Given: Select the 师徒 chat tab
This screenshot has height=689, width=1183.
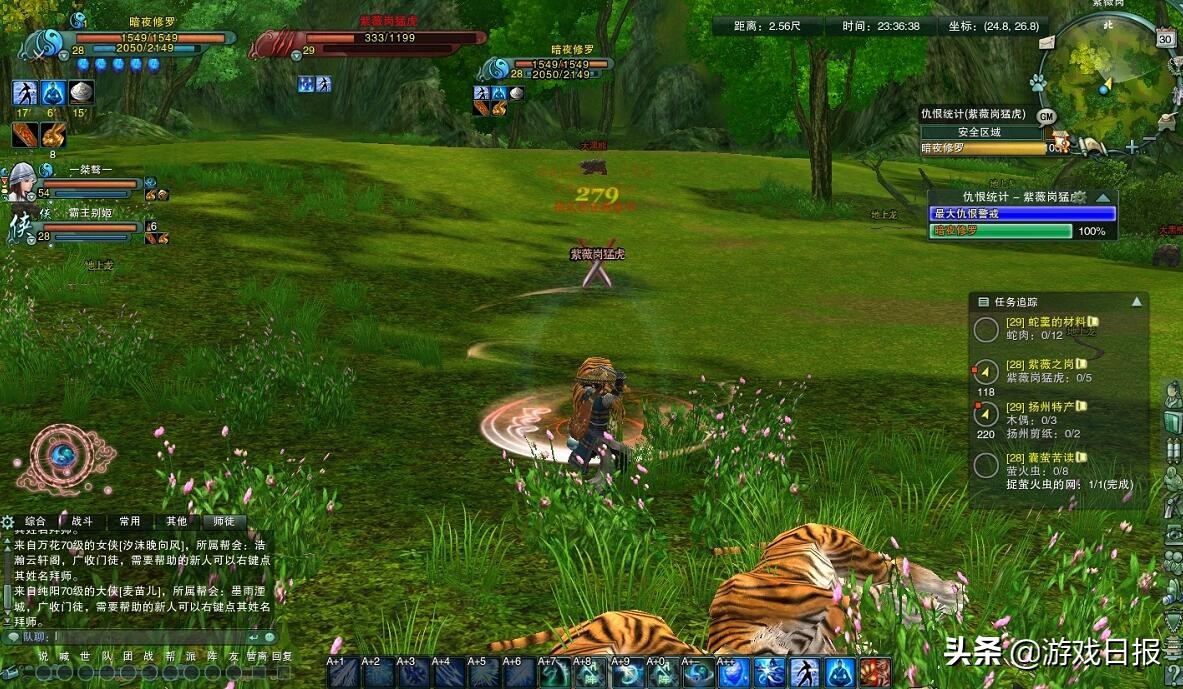Looking at the screenshot, I should coord(224,521).
